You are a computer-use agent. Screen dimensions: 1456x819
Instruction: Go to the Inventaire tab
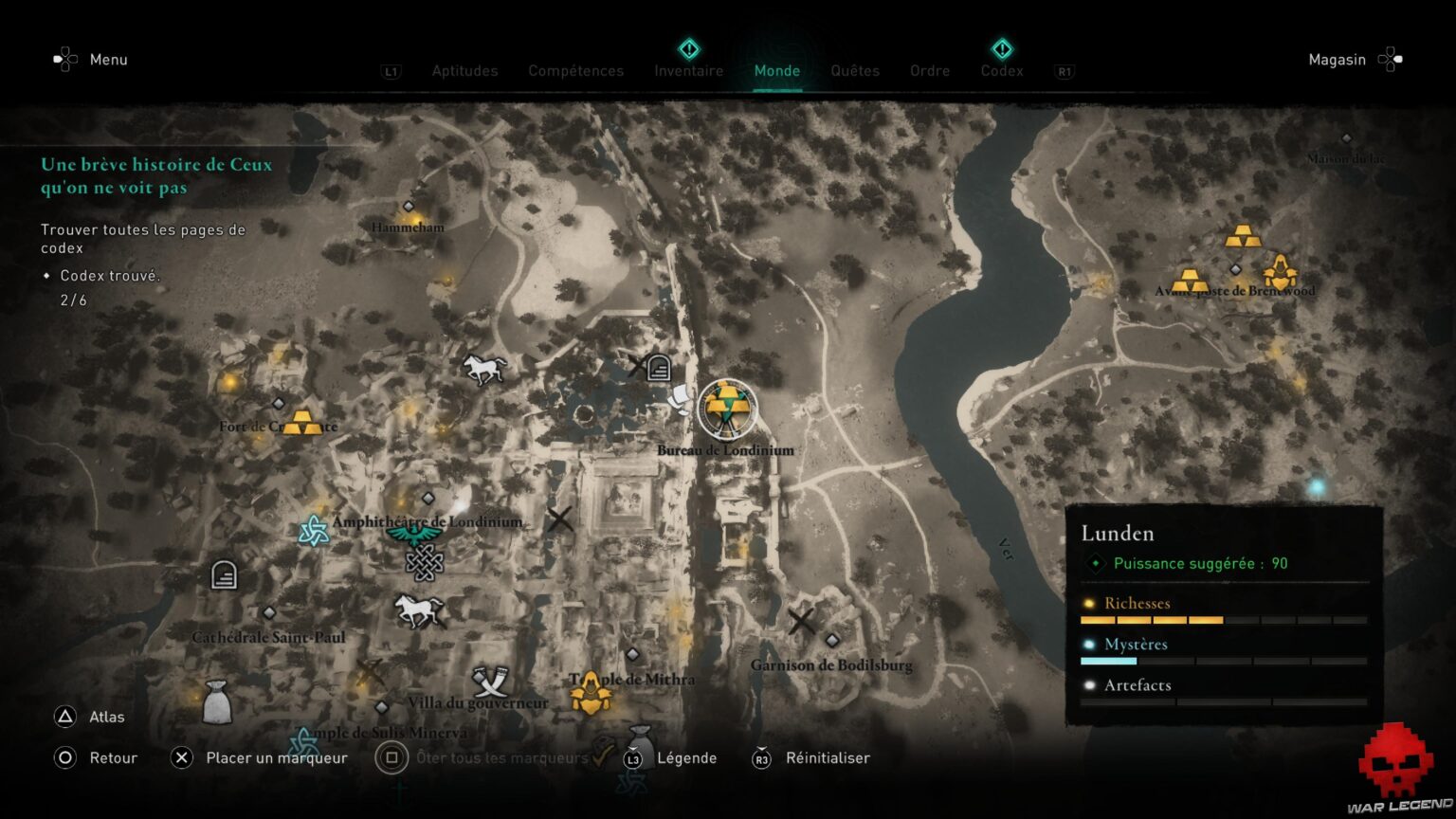pos(688,71)
